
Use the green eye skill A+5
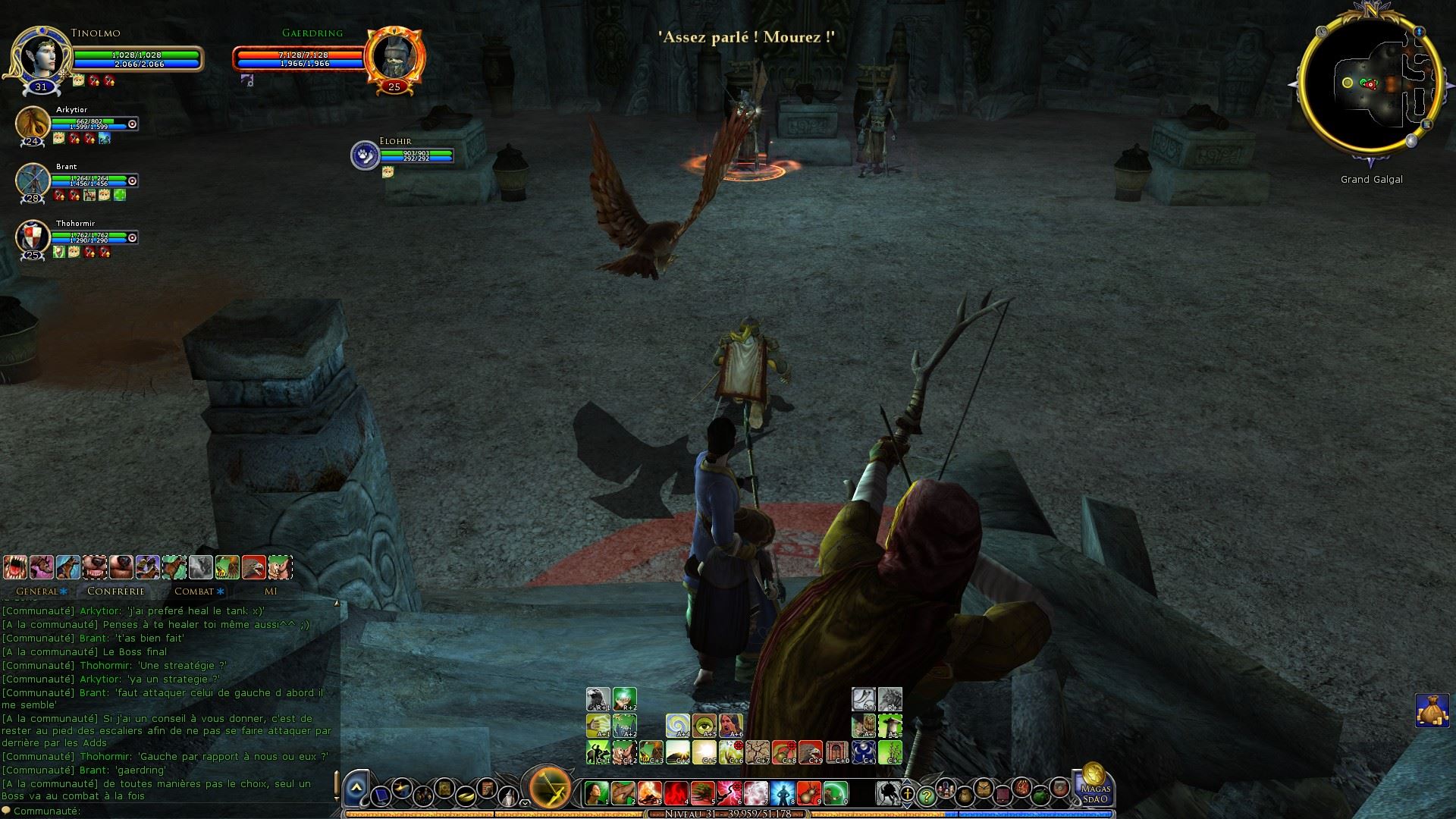coord(704,726)
